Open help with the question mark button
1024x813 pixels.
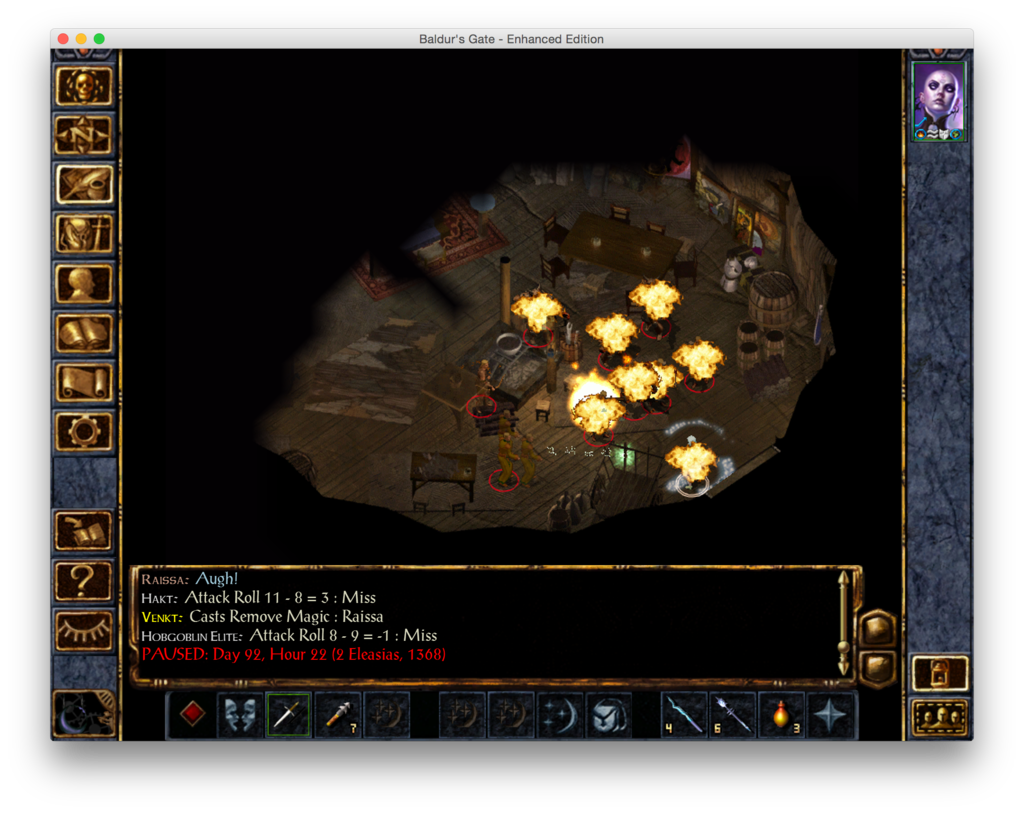click(84, 581)
